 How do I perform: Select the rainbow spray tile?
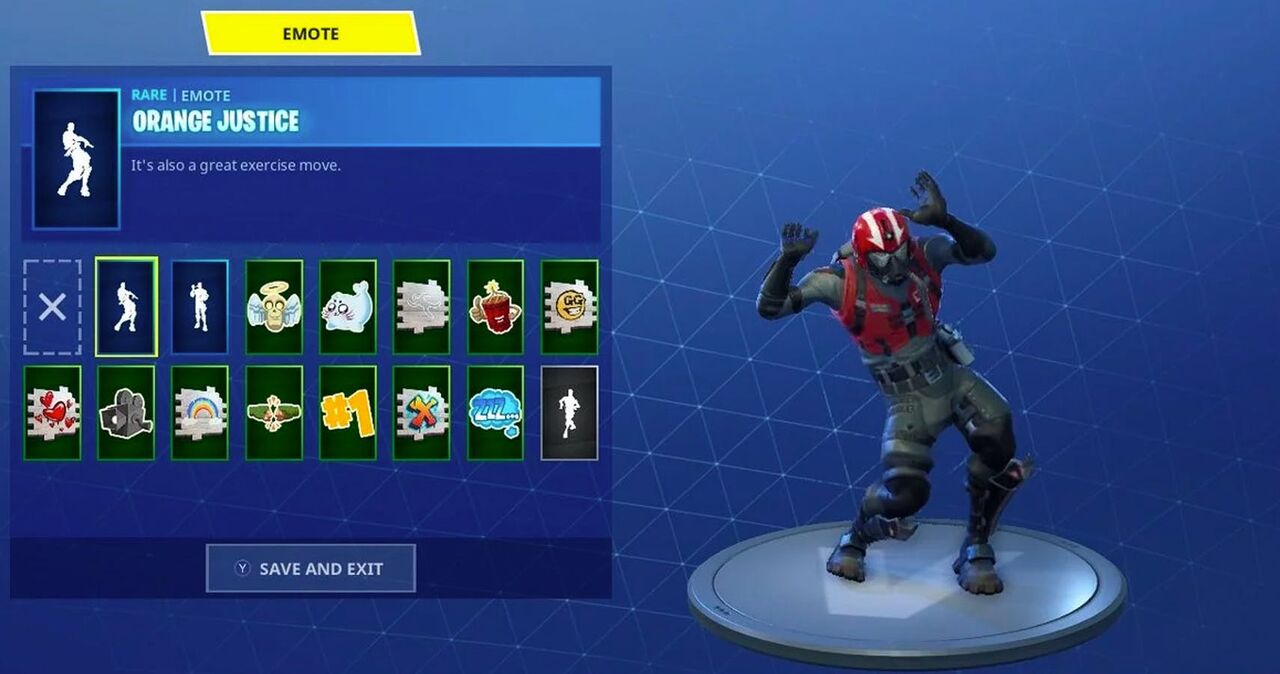[x=200, y=412]
